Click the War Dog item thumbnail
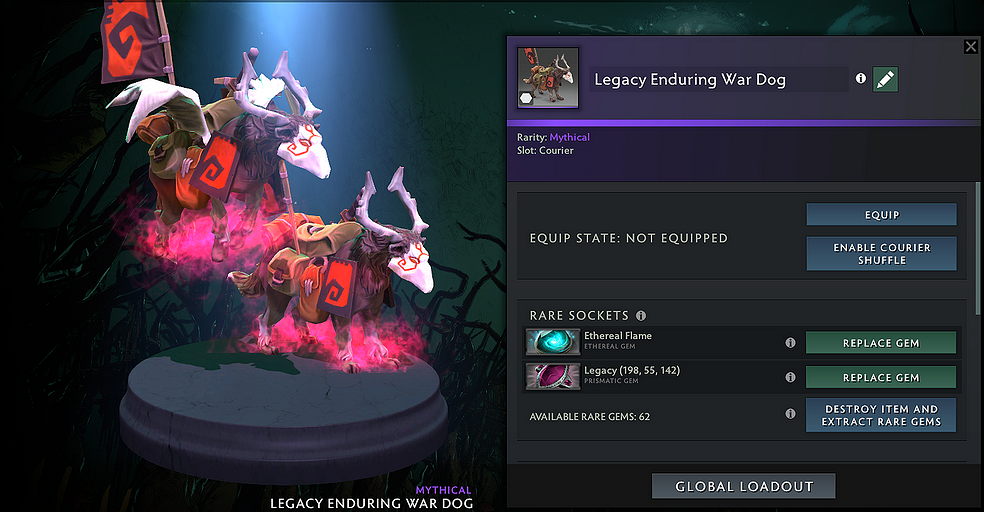Image resolution: width=984 pixels, height=512 pixels. pyautogui.click(x=542, y=79)
